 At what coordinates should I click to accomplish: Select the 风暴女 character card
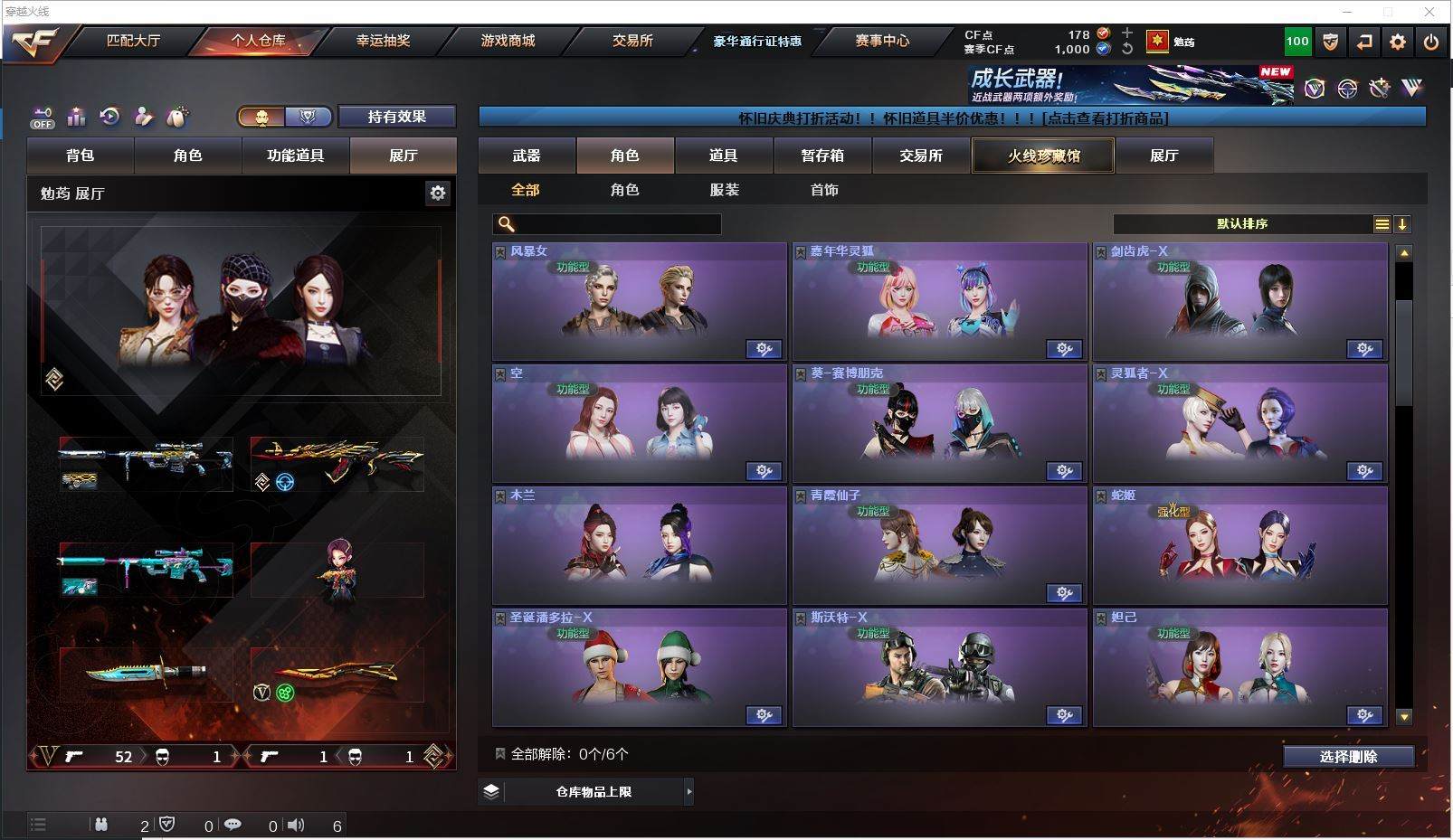639,302
